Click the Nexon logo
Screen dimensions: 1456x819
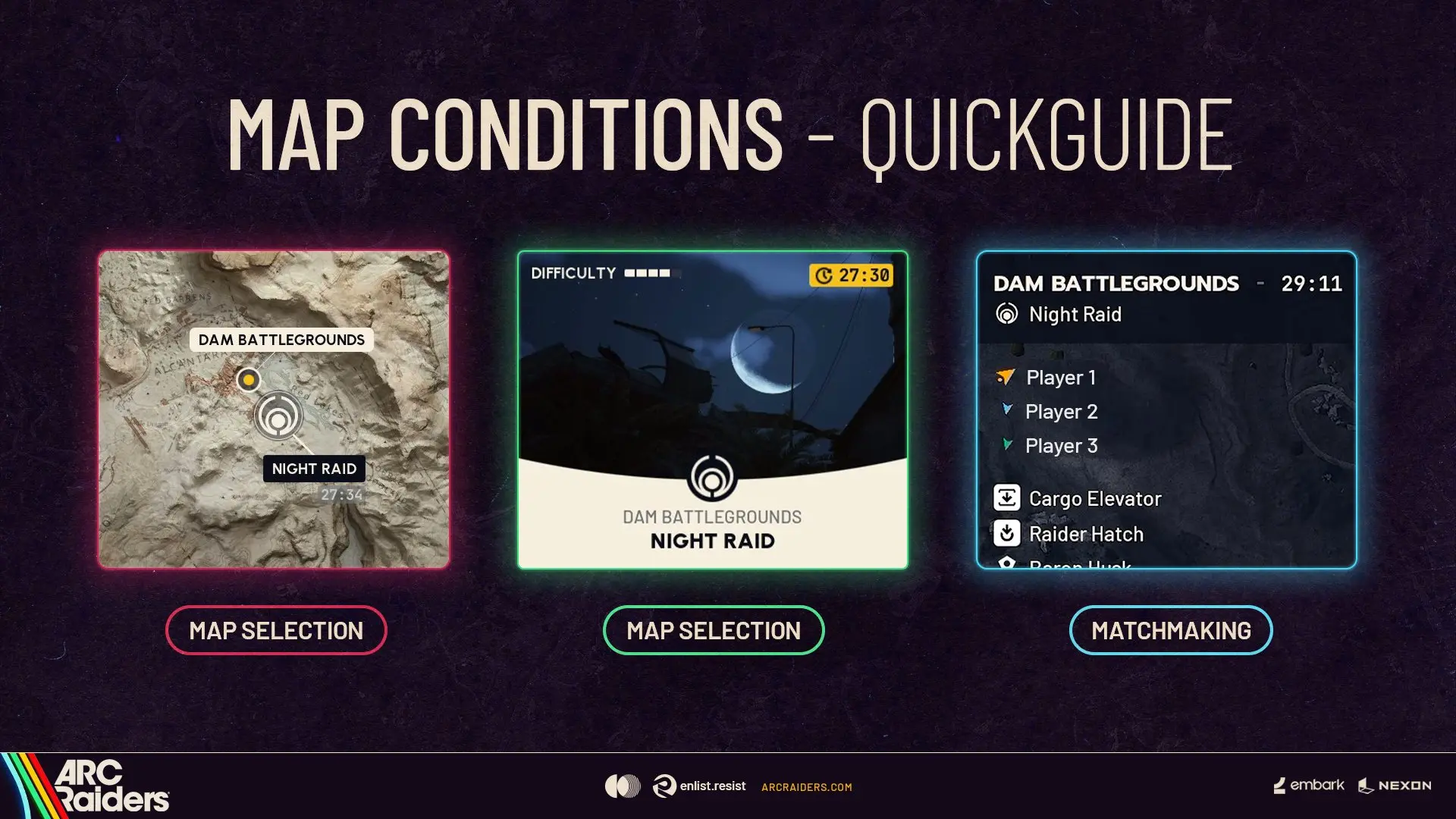coord(1395,786)
